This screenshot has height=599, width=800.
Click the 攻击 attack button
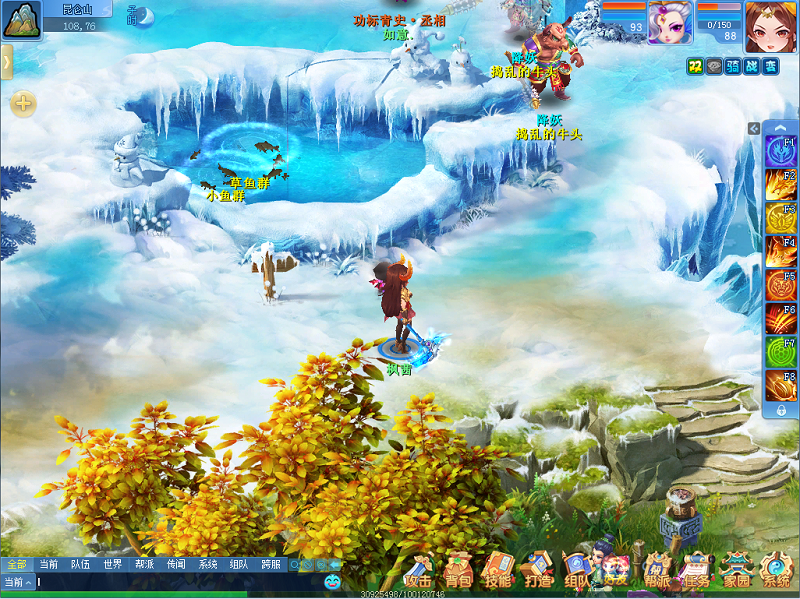pyautogui.click(x=419, y=570)
